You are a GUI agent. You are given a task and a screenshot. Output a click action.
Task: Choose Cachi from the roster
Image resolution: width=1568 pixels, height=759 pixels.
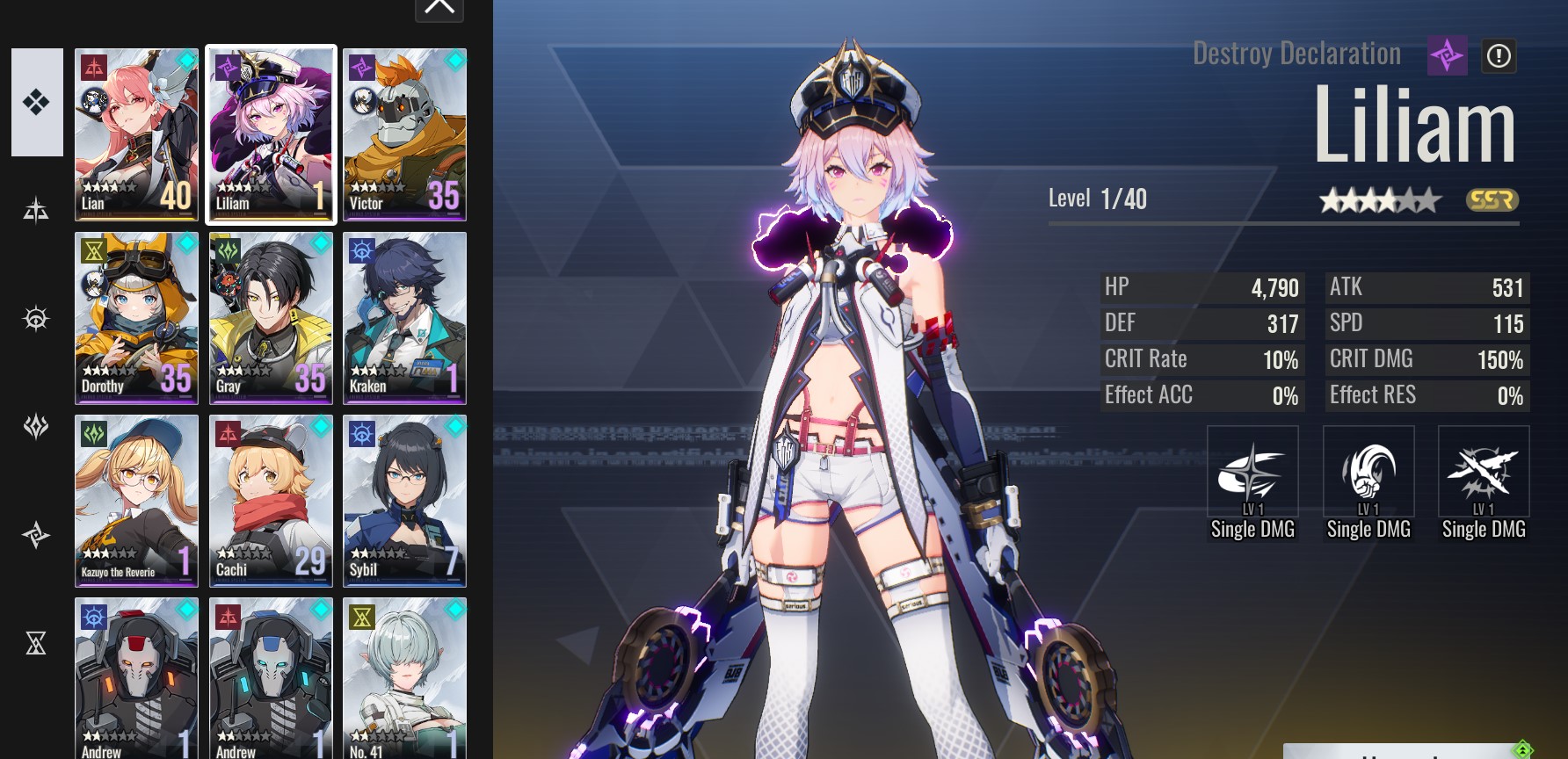click(x=271, y=501)
